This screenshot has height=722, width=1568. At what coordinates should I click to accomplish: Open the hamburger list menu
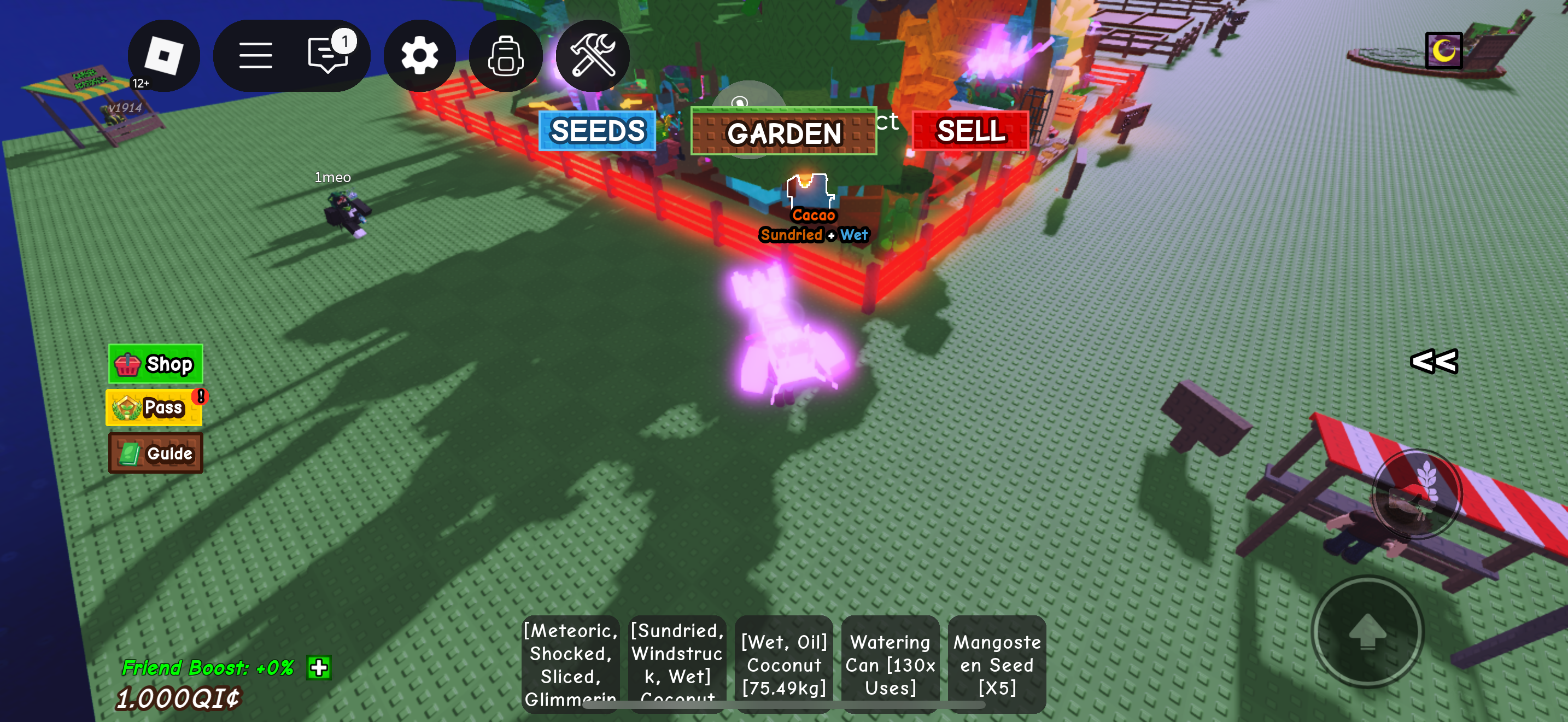click(x=255, y=55)
